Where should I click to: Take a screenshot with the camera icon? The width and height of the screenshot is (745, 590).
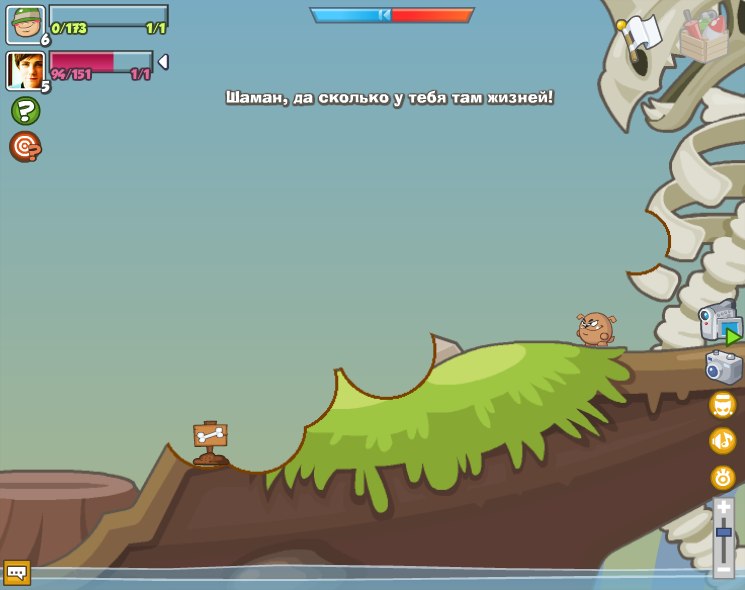pyautogui.click(x=722, y=367)
